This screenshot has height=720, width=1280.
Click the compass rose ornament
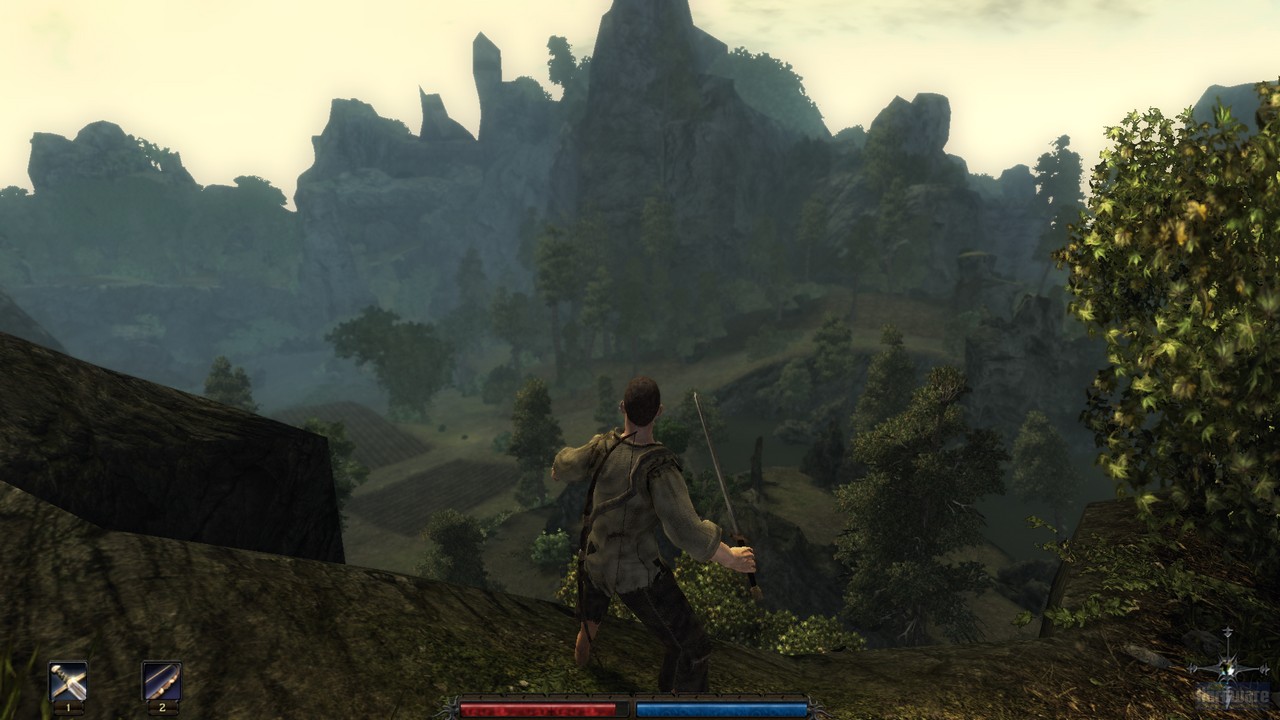(1227, 668)
